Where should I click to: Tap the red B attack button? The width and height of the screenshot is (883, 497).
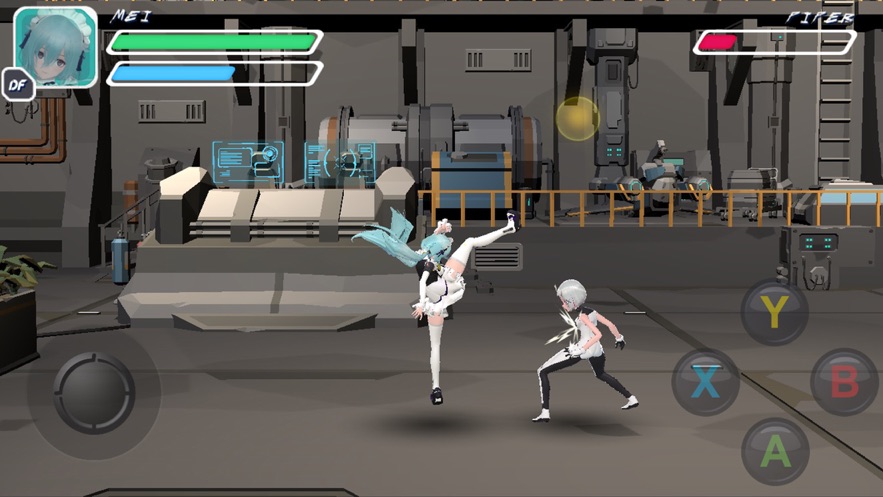click(843, 381)
